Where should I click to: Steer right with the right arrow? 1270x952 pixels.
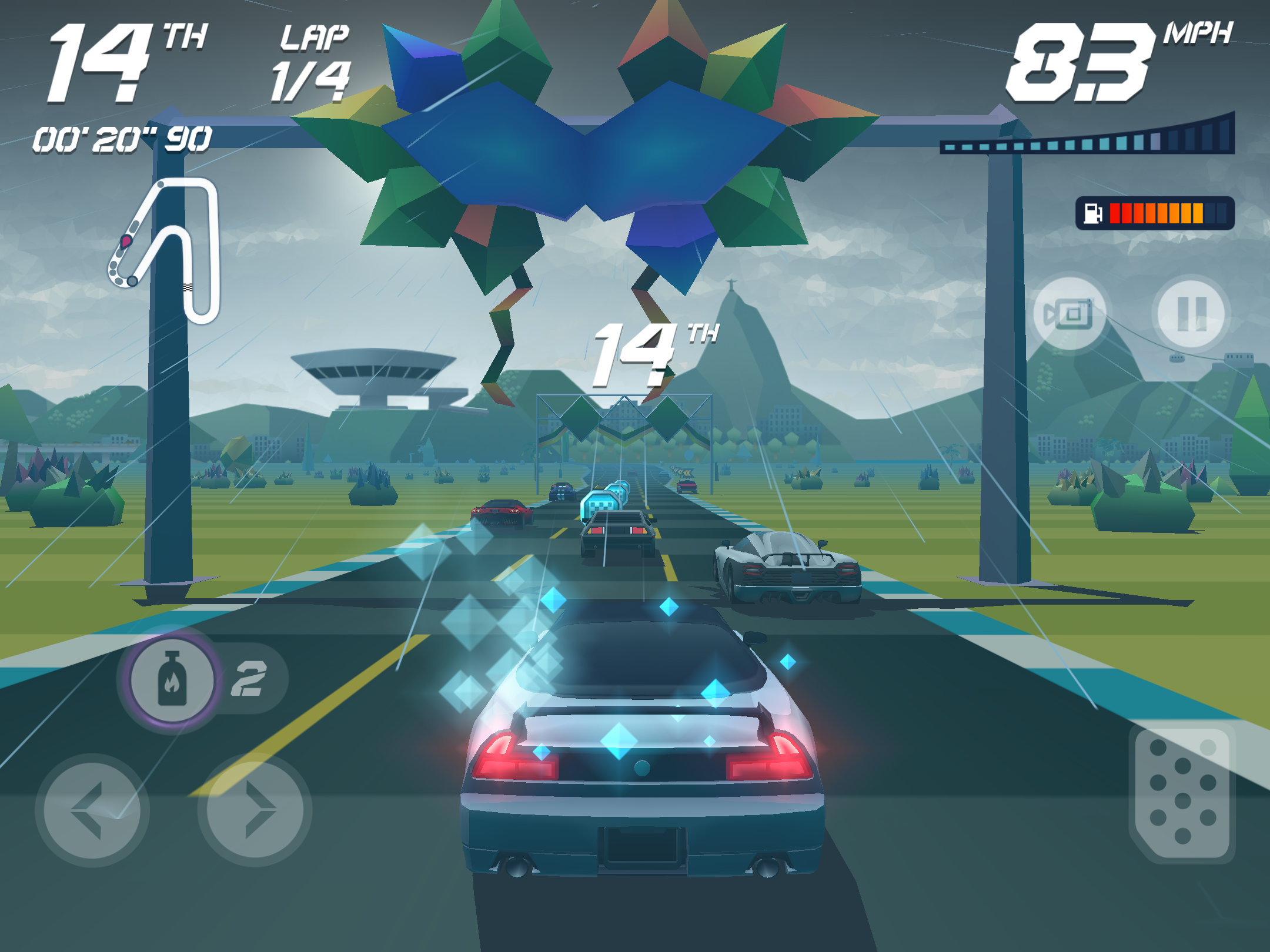[x=255, y=810]
